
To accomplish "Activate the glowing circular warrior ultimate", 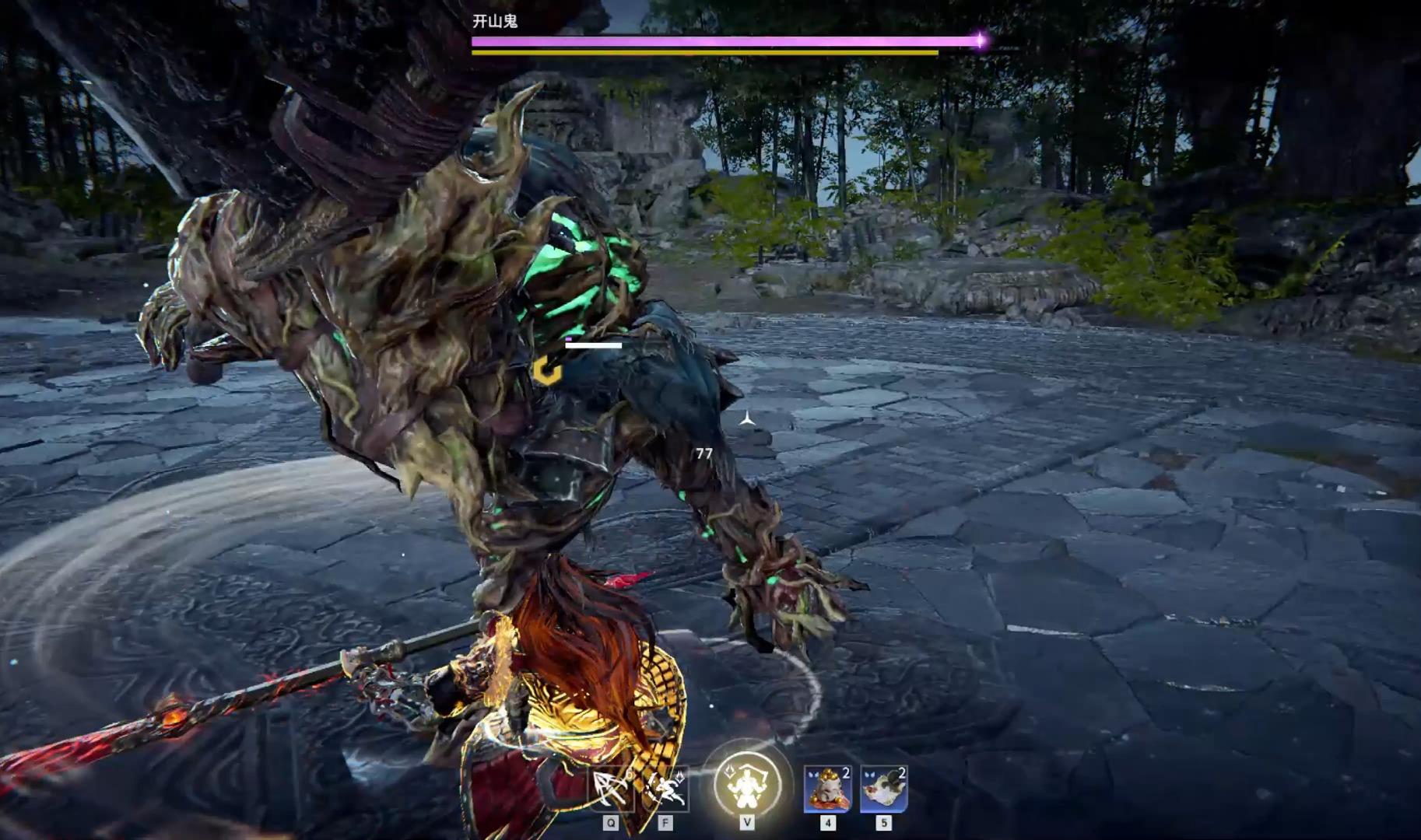I will [x=747, y=784].
